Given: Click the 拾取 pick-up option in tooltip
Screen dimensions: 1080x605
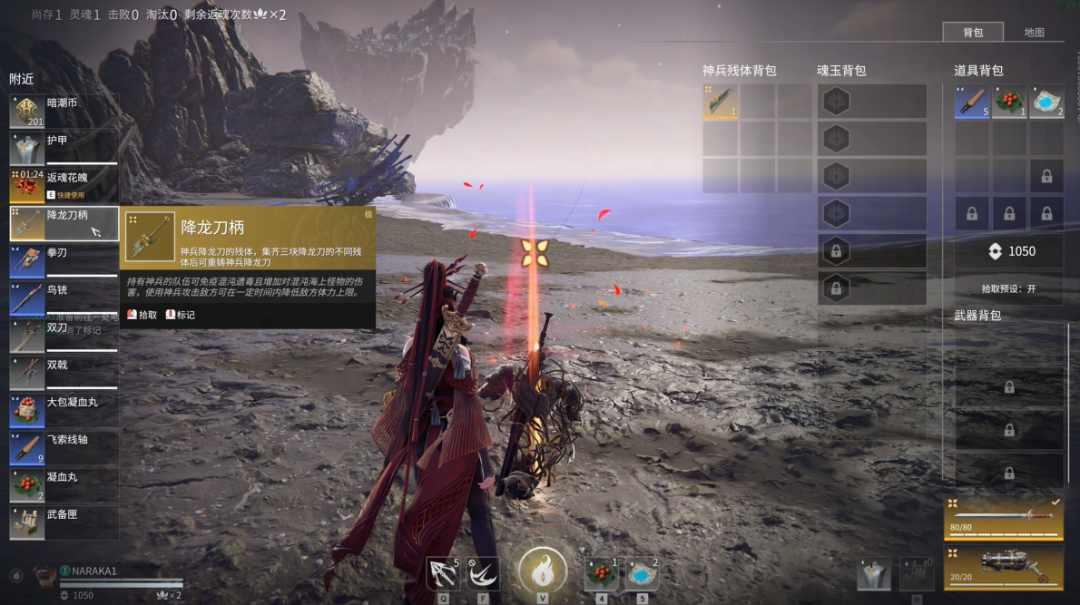Looking at the screenshot, I should (142, 314).
